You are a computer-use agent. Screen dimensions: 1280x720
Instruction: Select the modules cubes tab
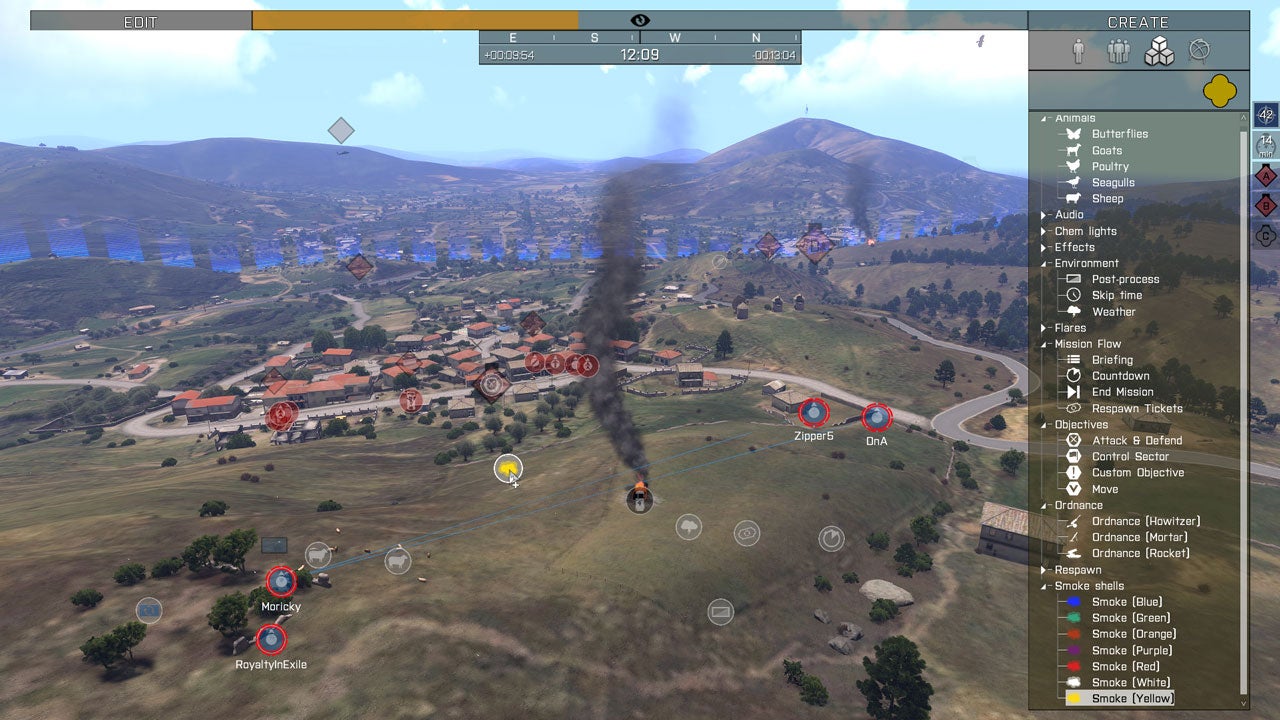(1159, 52)
